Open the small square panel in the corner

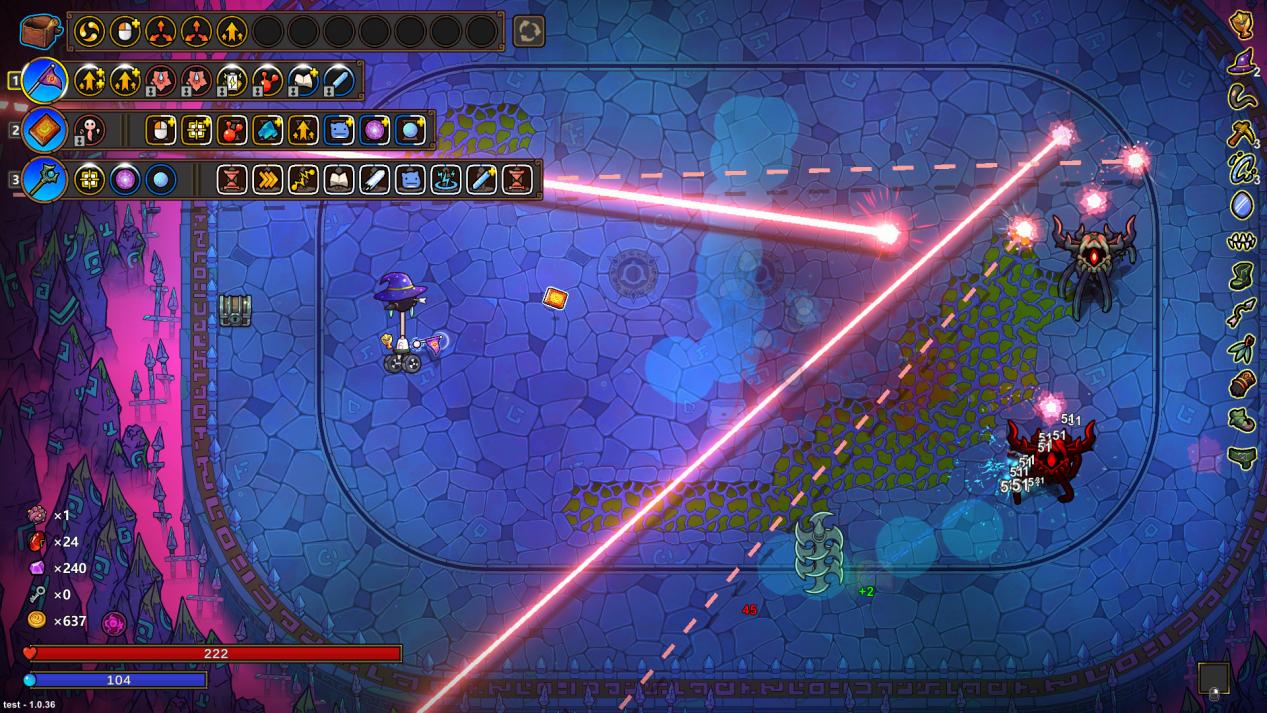1213,678
